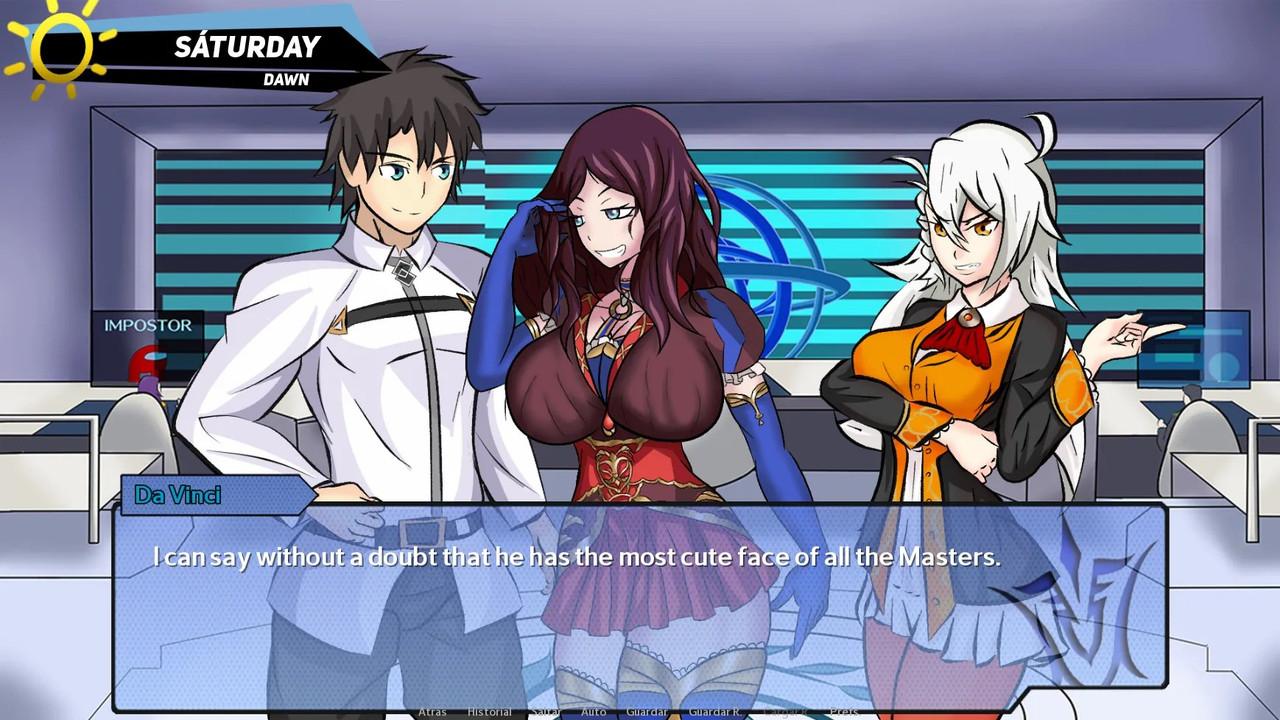
Task: Enable Saltar to skip dialogue
Action: pos(545,712)
